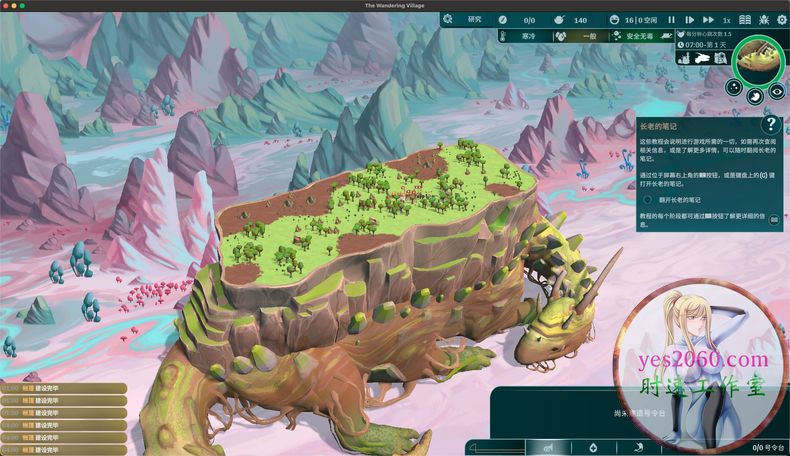Open the elder's notes book icon
This screenshot has height=456, width=790.
(x=745, y=19)
